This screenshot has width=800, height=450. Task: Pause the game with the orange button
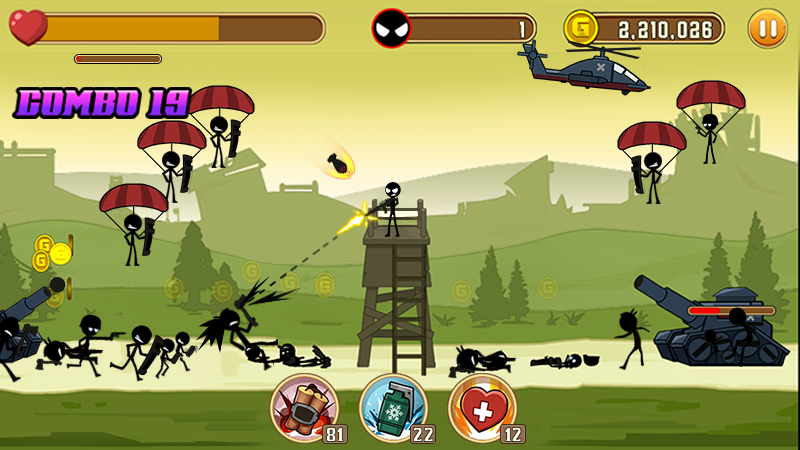click(767, 28)
